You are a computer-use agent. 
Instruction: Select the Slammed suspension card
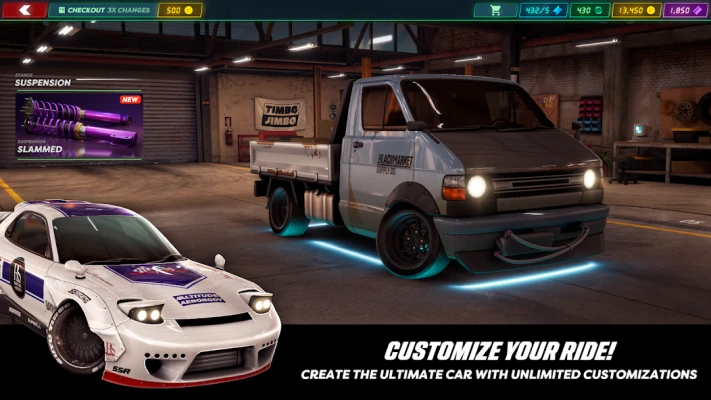tap(78, 124)
